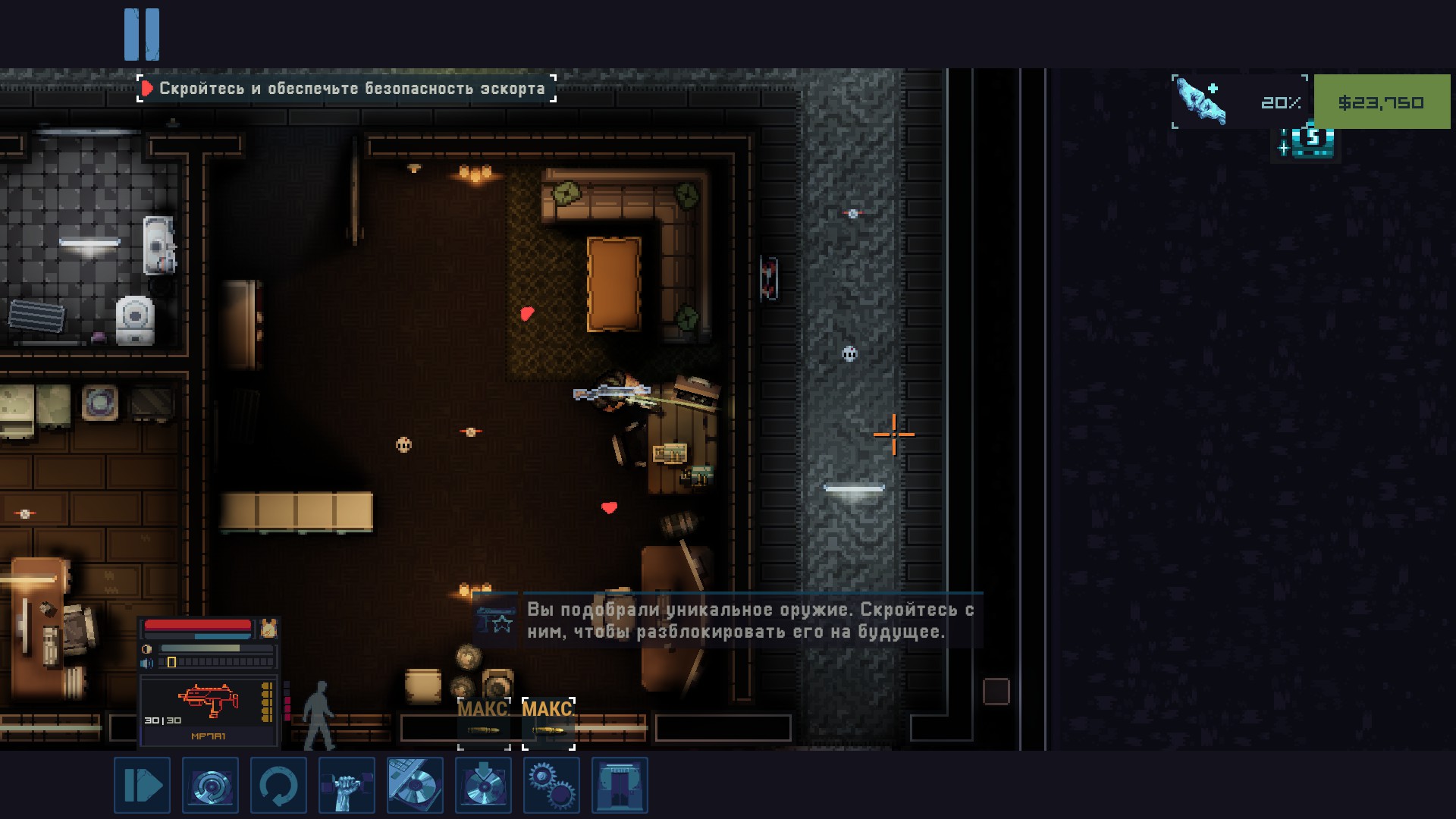Click the body armor vest icon
Screen dimensions: 1456x819
[x=268, y=628]
